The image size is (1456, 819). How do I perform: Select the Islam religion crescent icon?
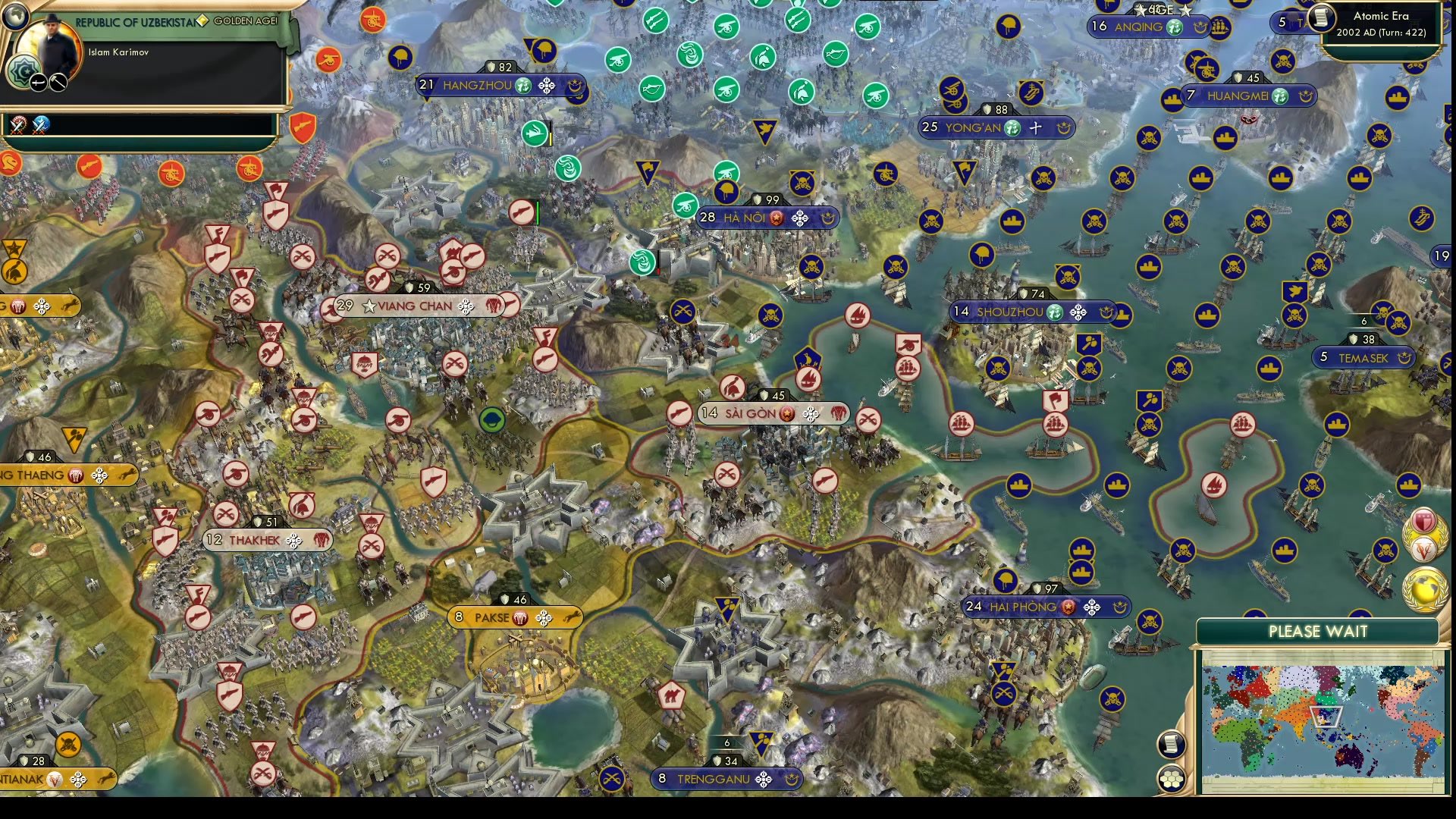click(23, 71)
